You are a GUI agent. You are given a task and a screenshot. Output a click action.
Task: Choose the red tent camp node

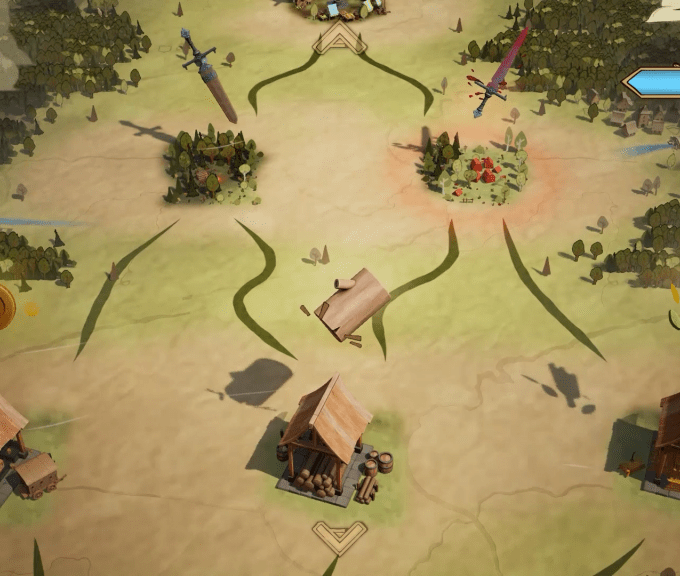click(x=477, y=167)
